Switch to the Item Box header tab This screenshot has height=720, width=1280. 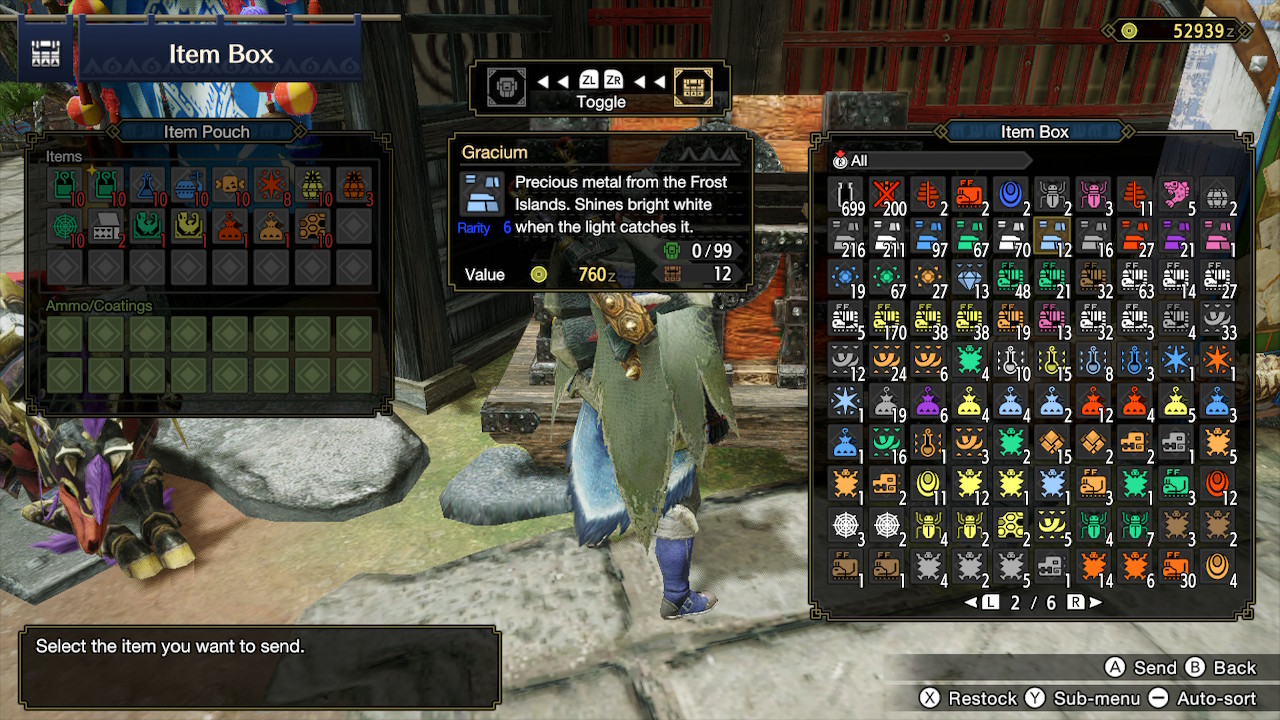point(1035,131)
